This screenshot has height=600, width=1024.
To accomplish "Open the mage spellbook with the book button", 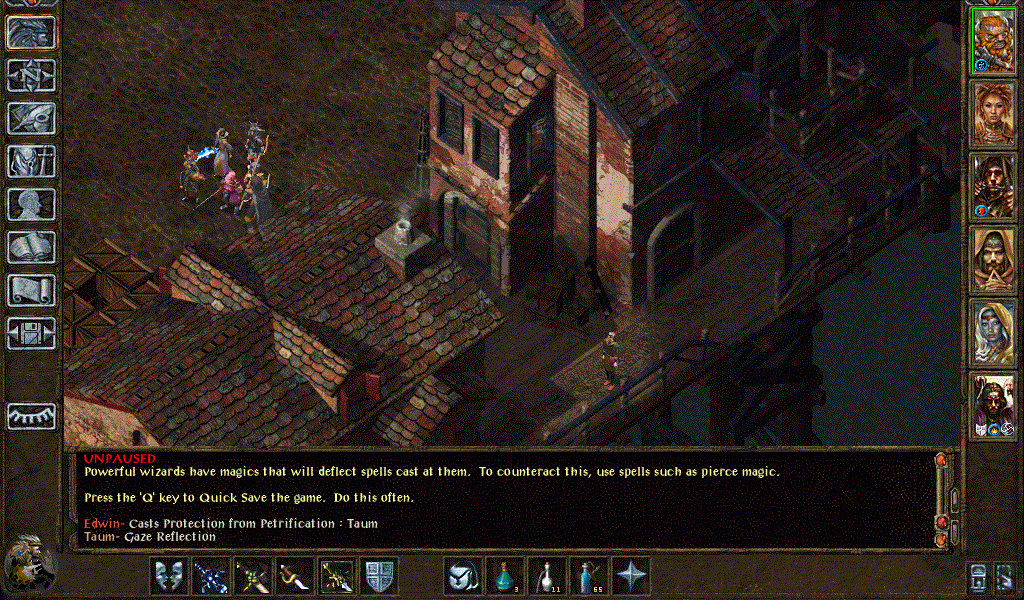I will click(x=31, y=247).
